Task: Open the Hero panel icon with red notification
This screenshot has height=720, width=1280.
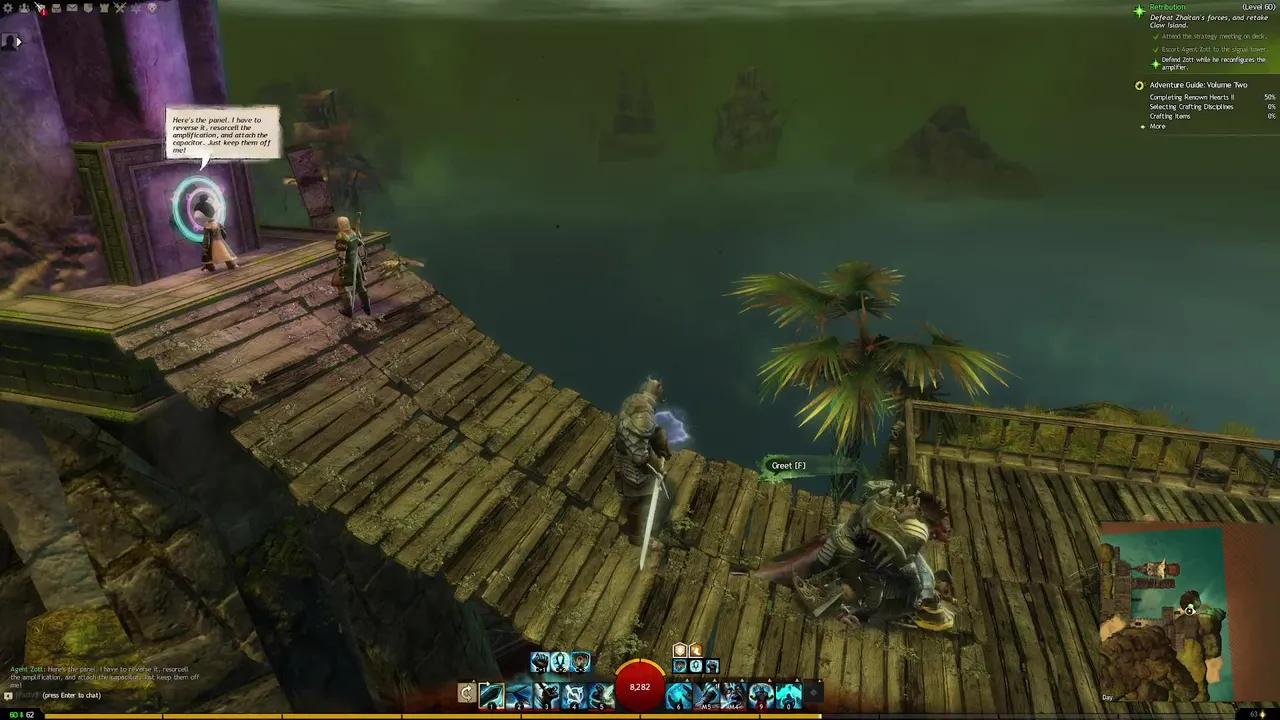Action: [40, 7]
